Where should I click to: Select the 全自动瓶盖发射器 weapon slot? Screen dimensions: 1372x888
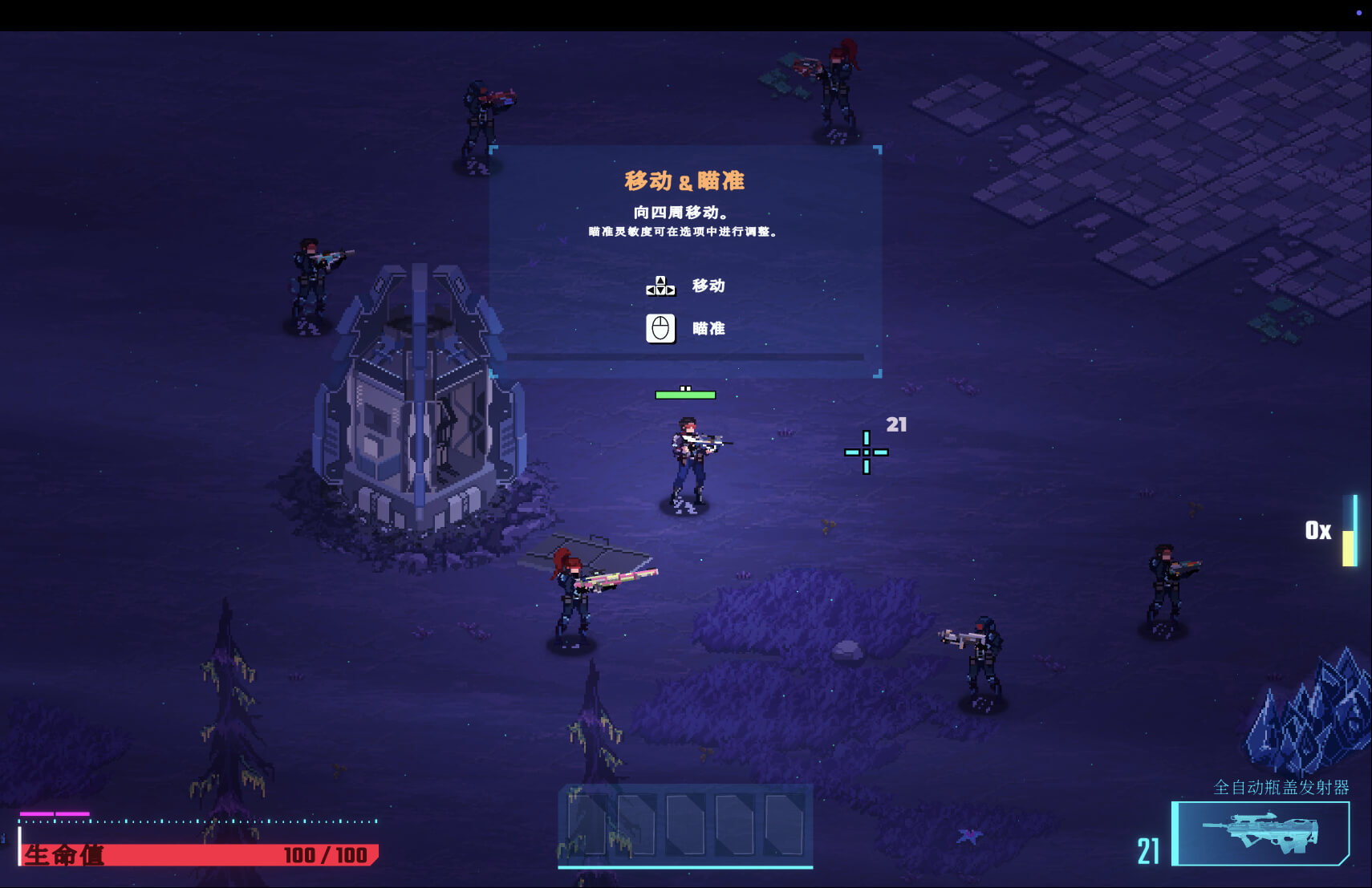point(1262,833)
